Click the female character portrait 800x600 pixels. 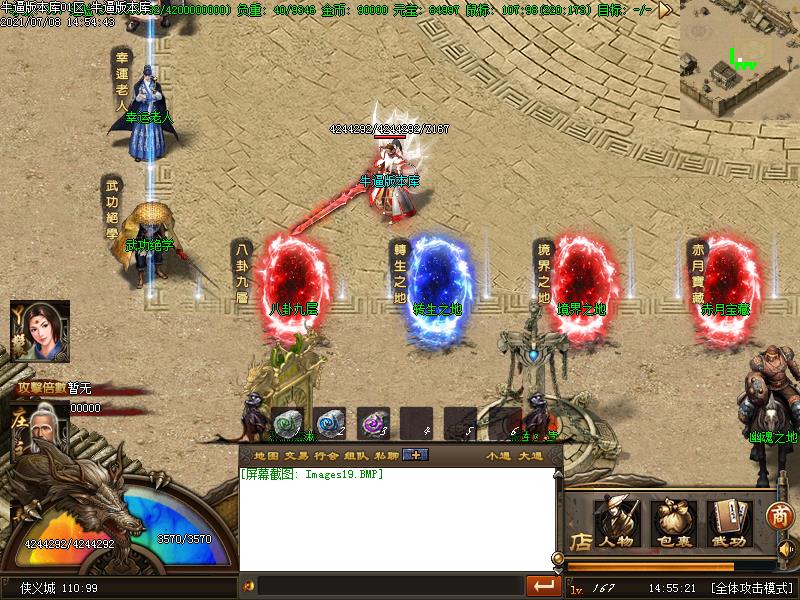coord(39,331)
